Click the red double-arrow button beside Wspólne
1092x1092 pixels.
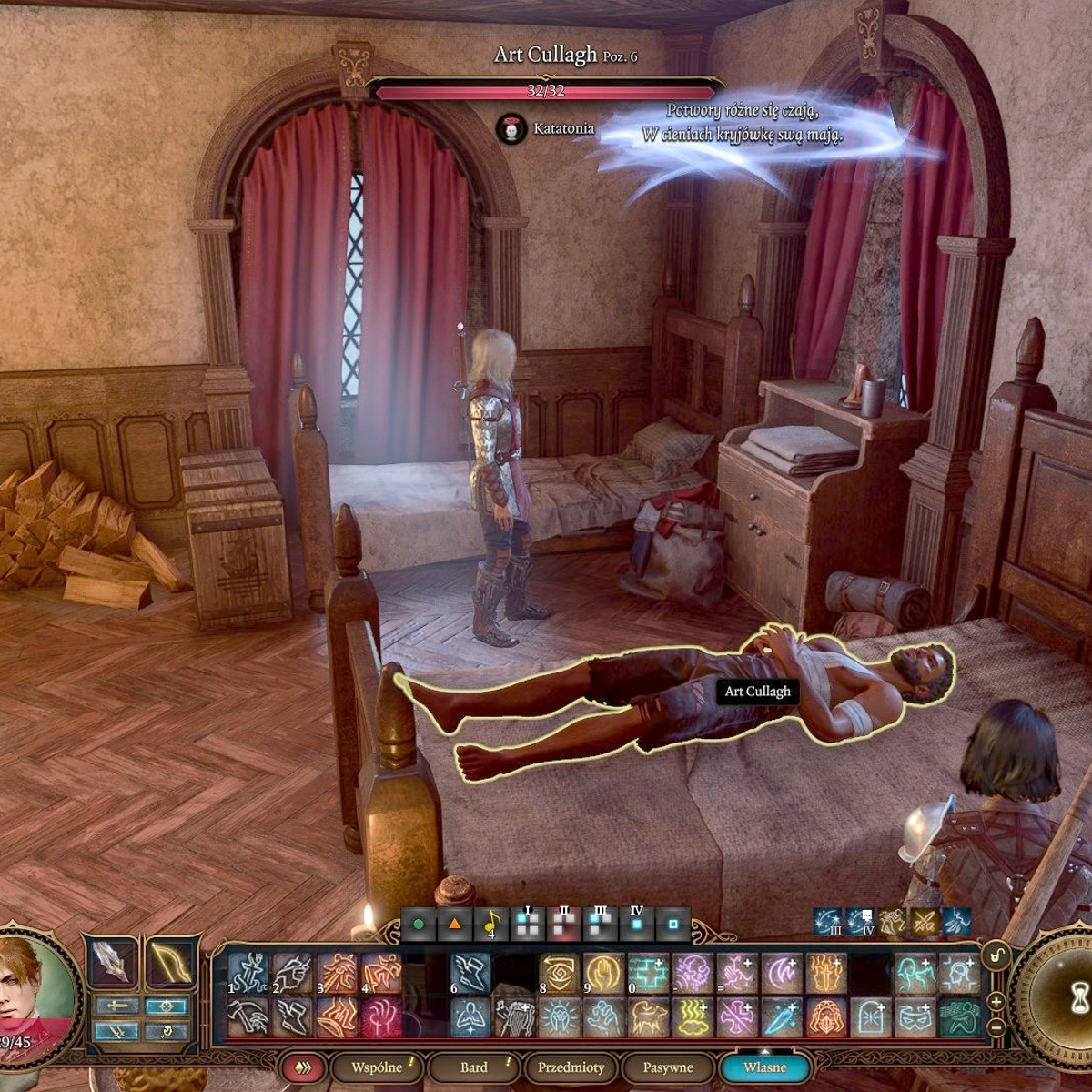click(301, 1067)
